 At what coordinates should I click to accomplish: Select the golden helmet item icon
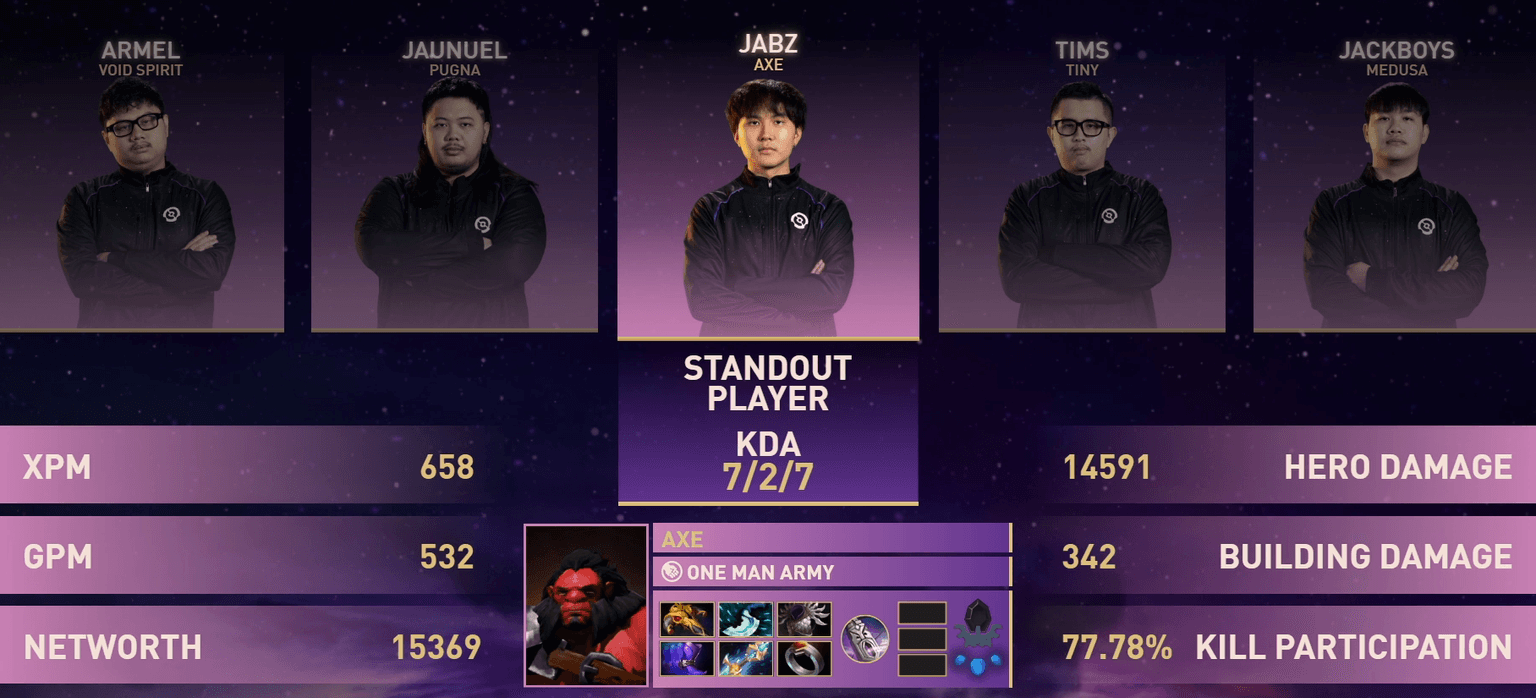(x=687, y=619)
